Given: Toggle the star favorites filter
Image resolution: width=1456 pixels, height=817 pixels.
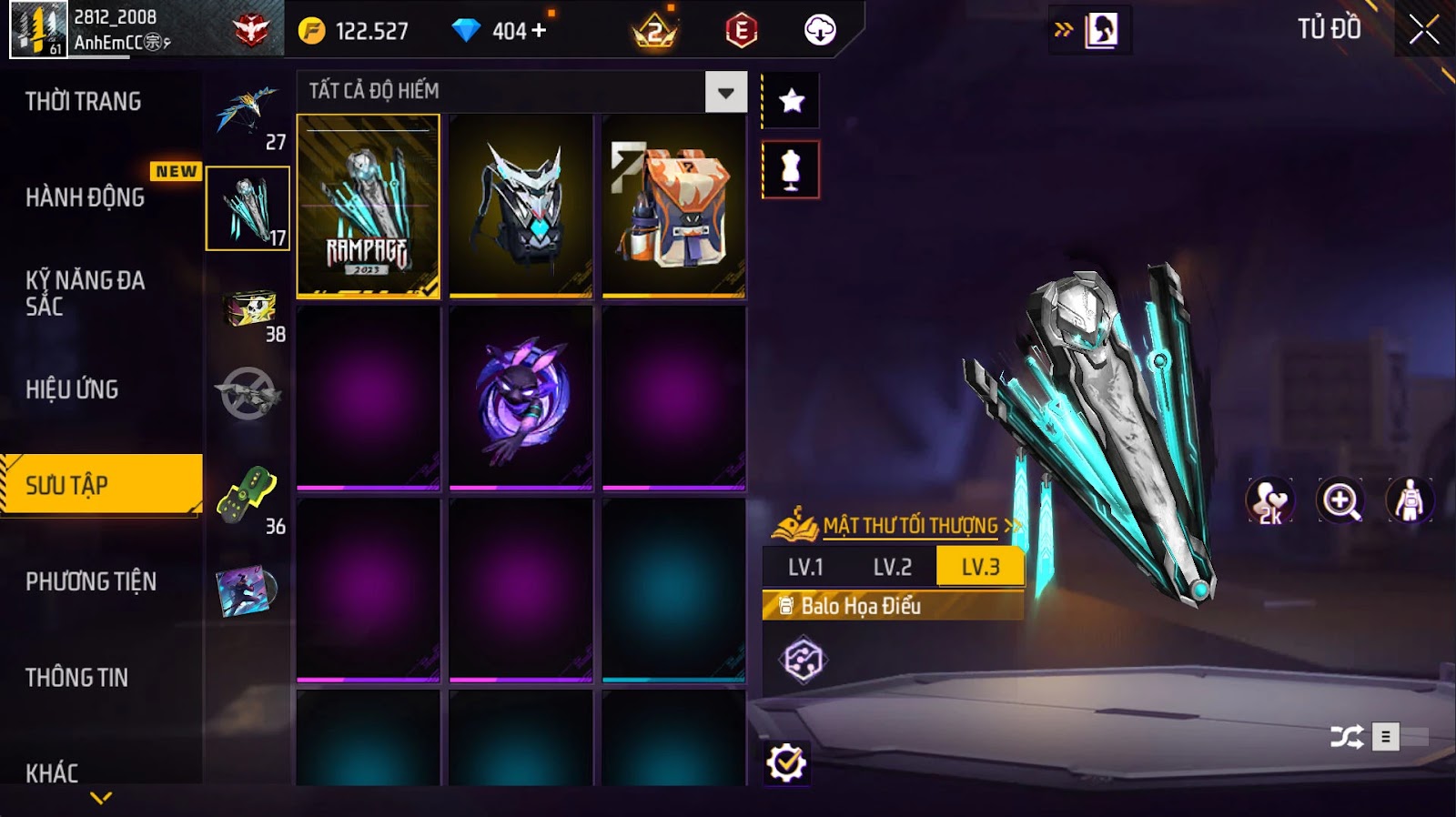Looking at the screenshot, I should click(791, 100).
